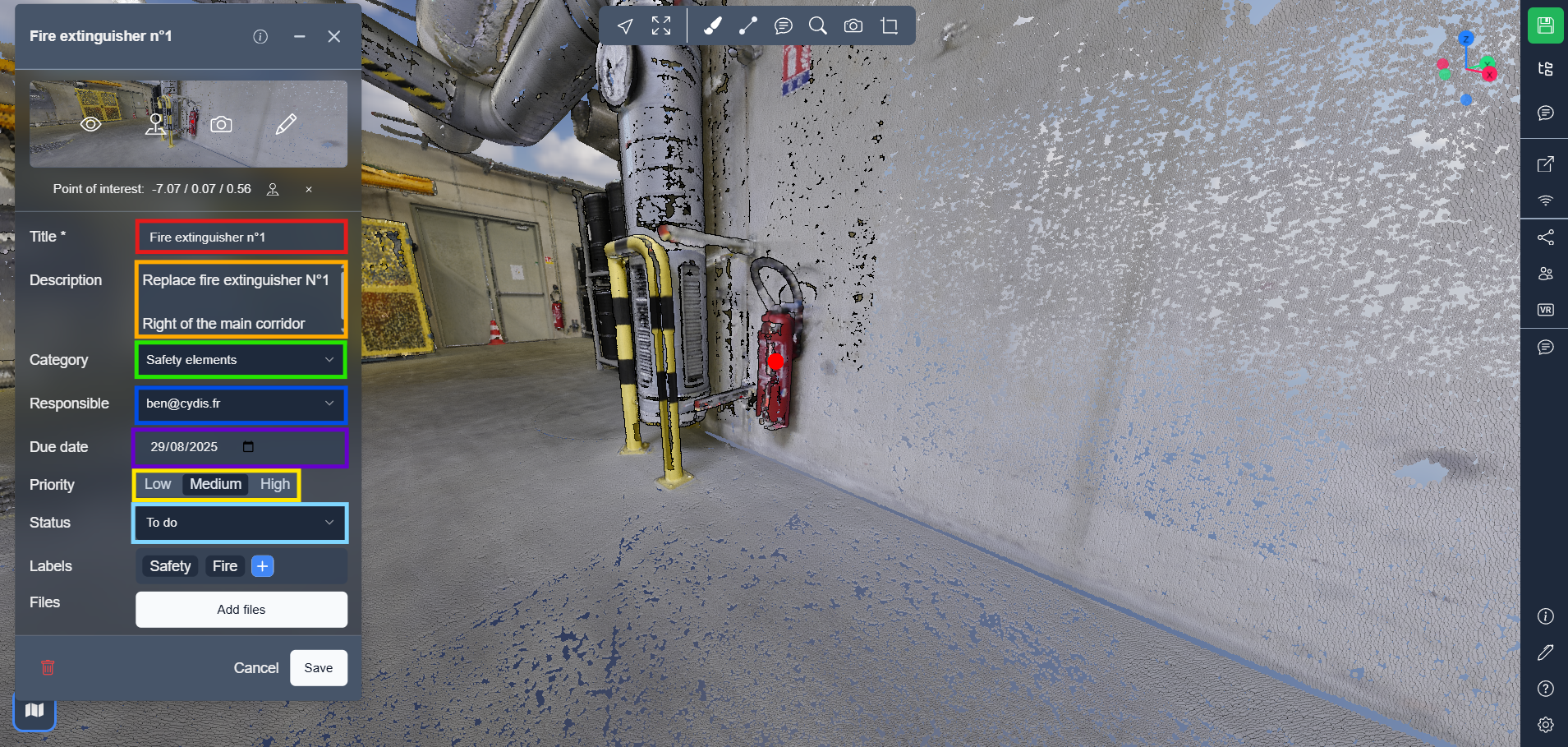Viewport: 1568px width, 747px height.
Task: Click the Add files button
Action: (241, 610)
